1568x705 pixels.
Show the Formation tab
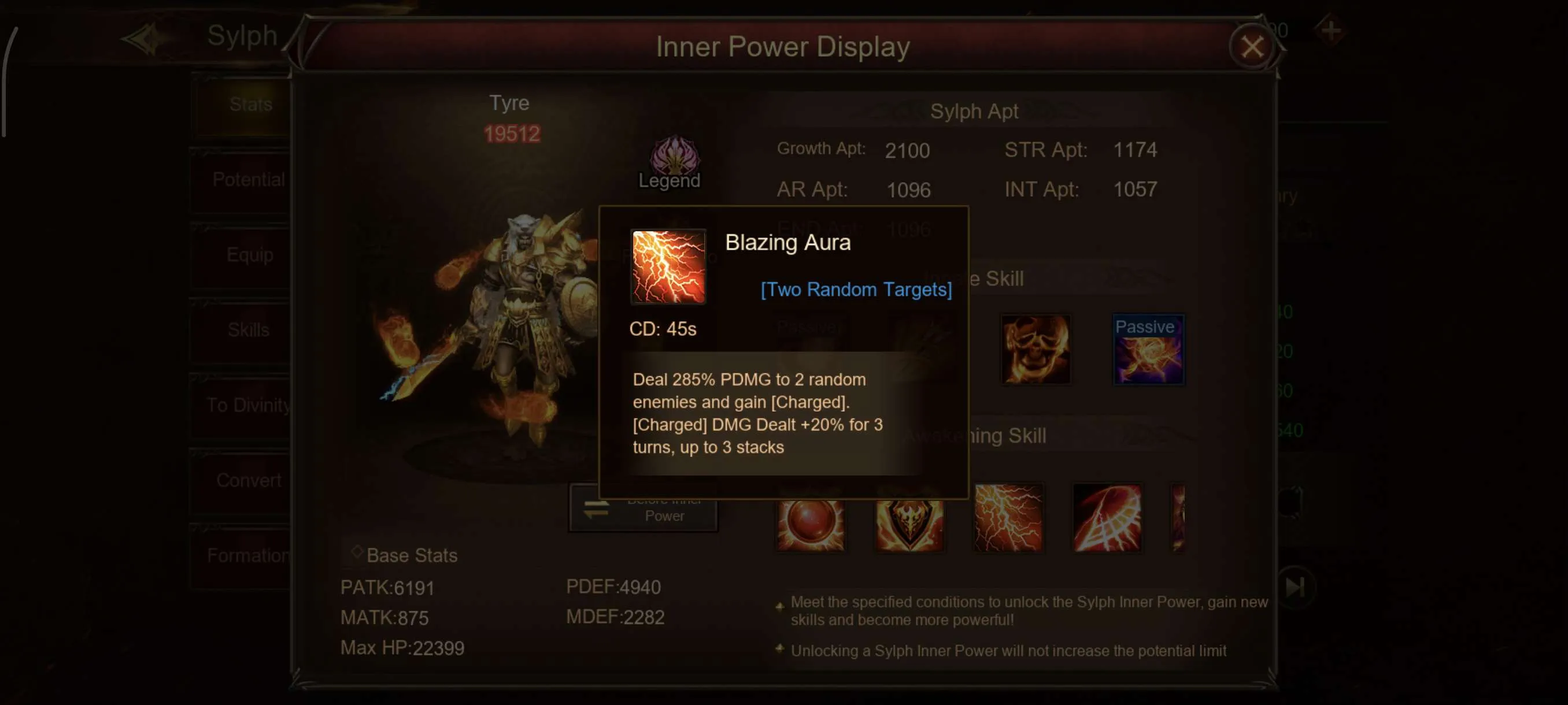[249, 555]
